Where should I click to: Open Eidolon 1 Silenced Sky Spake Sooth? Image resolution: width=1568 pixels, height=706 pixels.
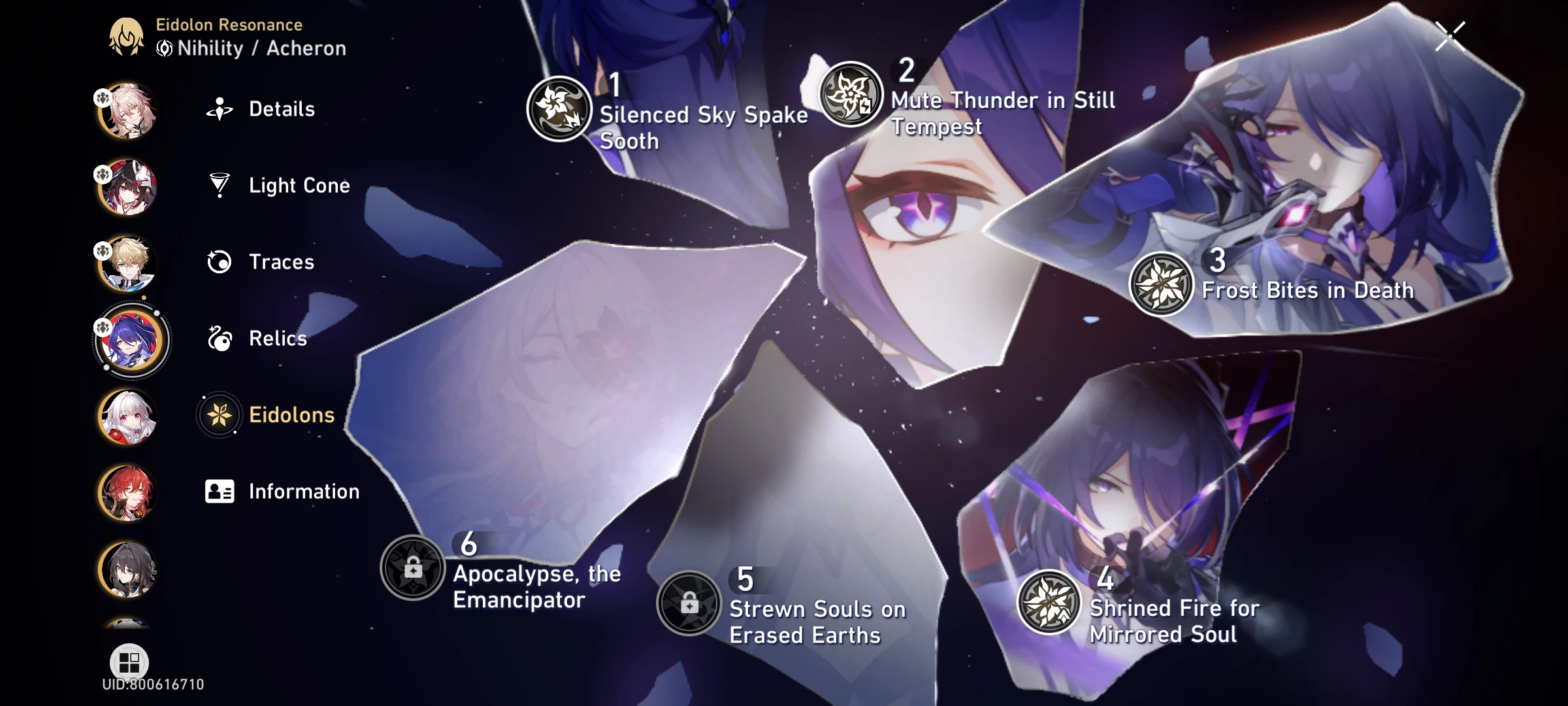(x=560, y=109)
